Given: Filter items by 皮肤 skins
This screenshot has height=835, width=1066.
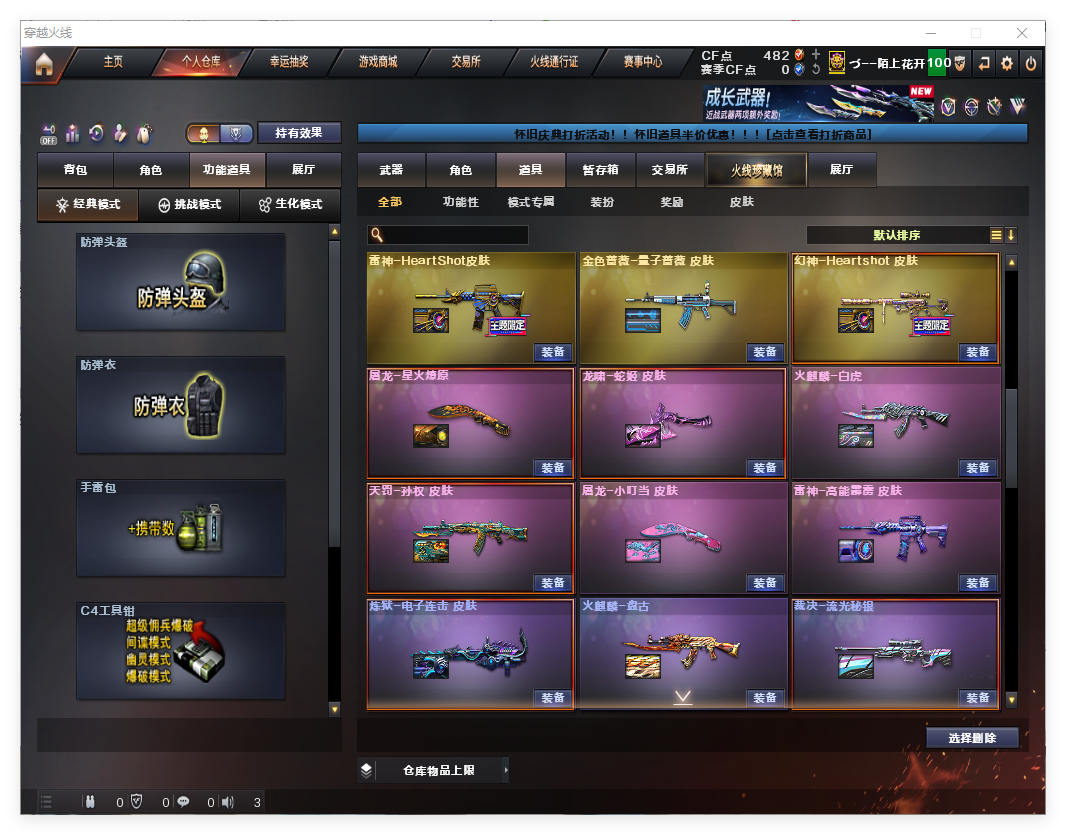Looking at the screenshot, I should [741, 202].
